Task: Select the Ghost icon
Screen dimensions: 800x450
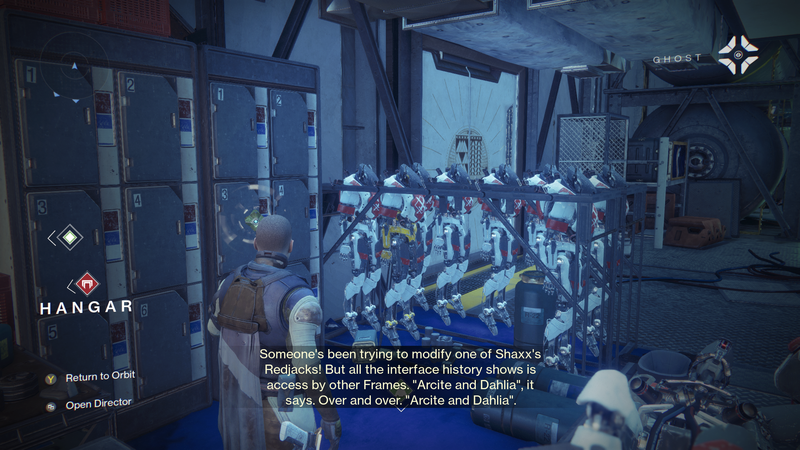Action: [738, 56]
